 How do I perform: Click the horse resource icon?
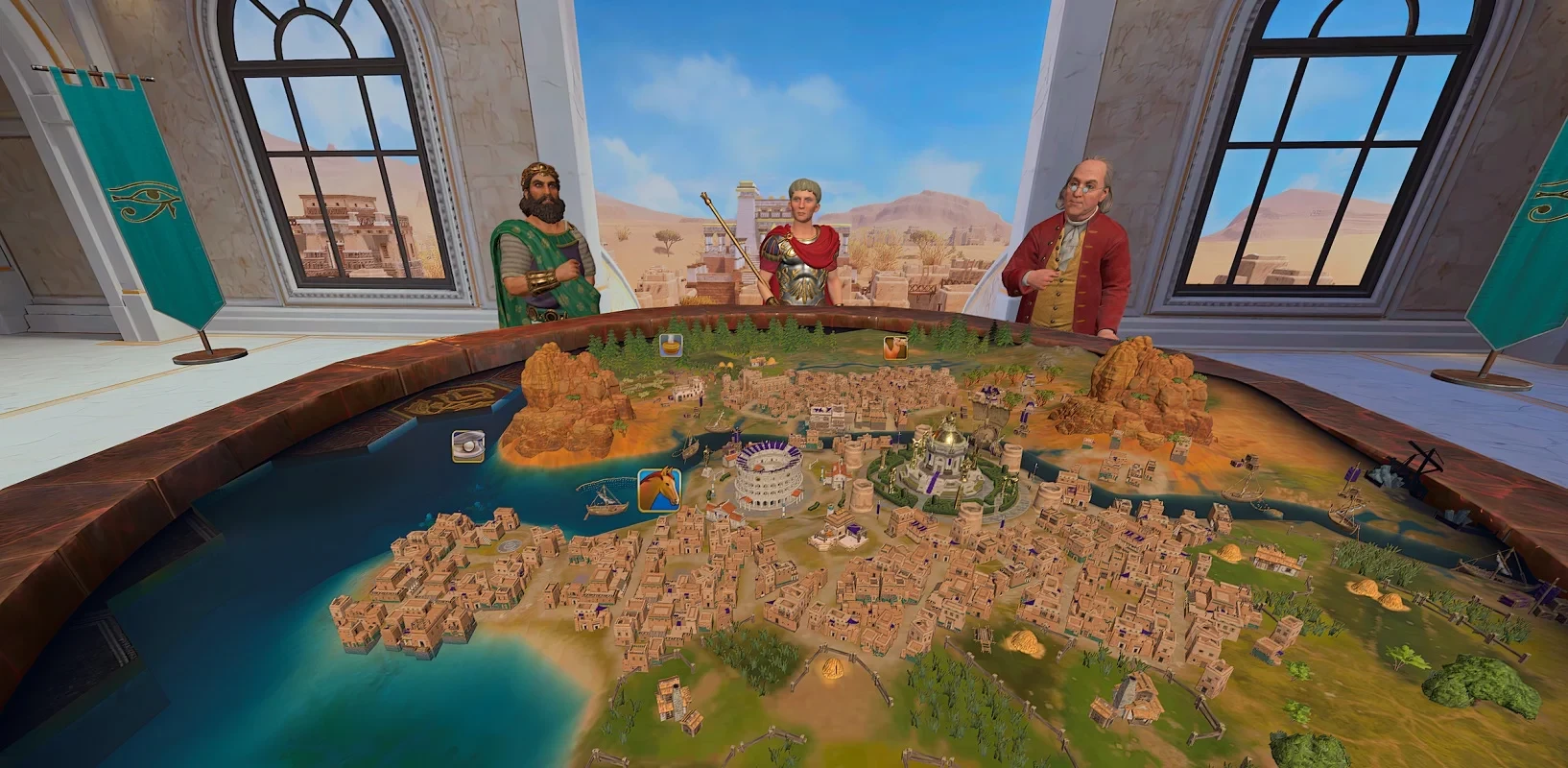(x=659, y=490)
